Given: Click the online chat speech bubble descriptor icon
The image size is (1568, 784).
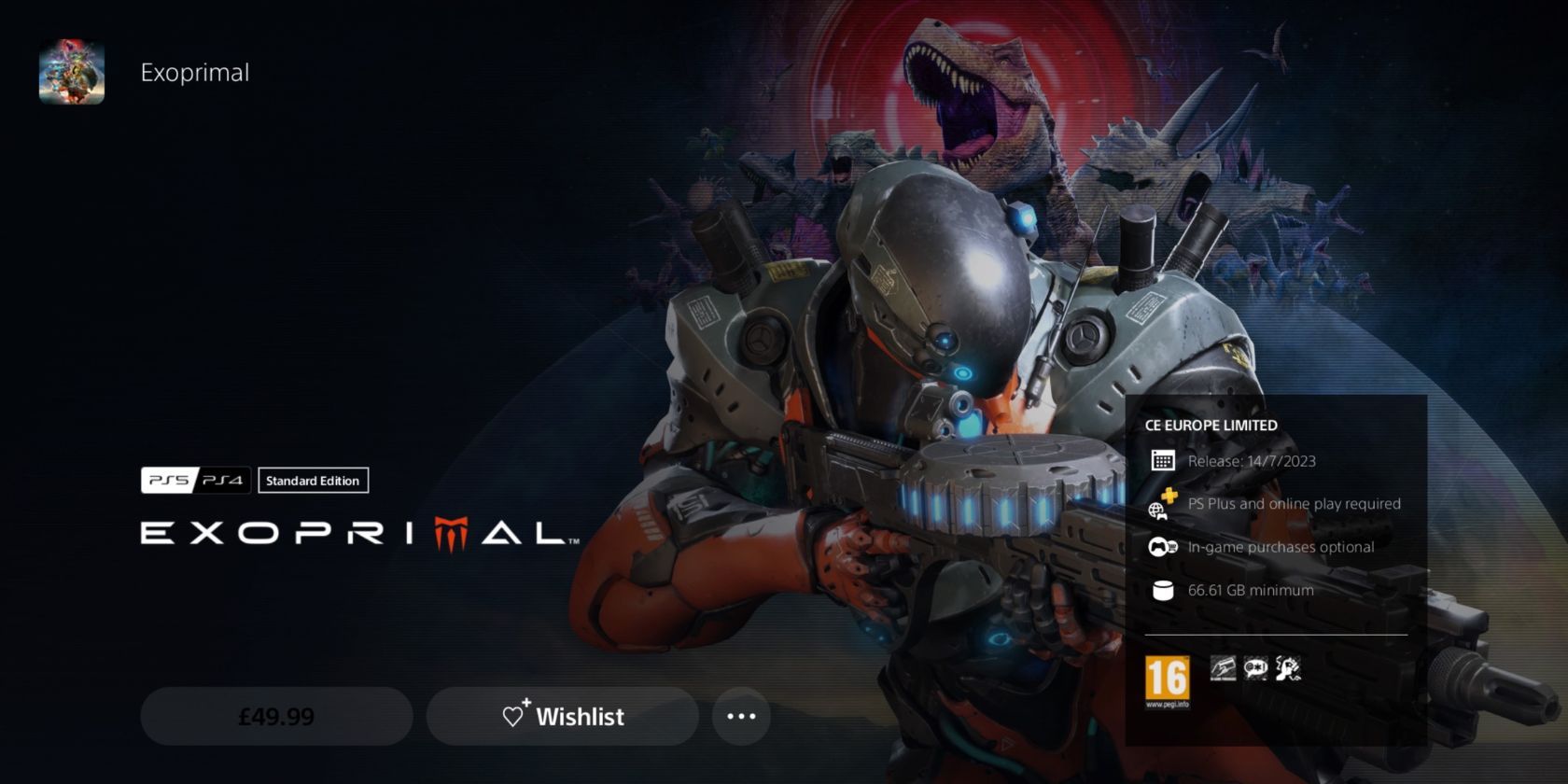Looking at the screenshot, I should (x=1256, y=668).
